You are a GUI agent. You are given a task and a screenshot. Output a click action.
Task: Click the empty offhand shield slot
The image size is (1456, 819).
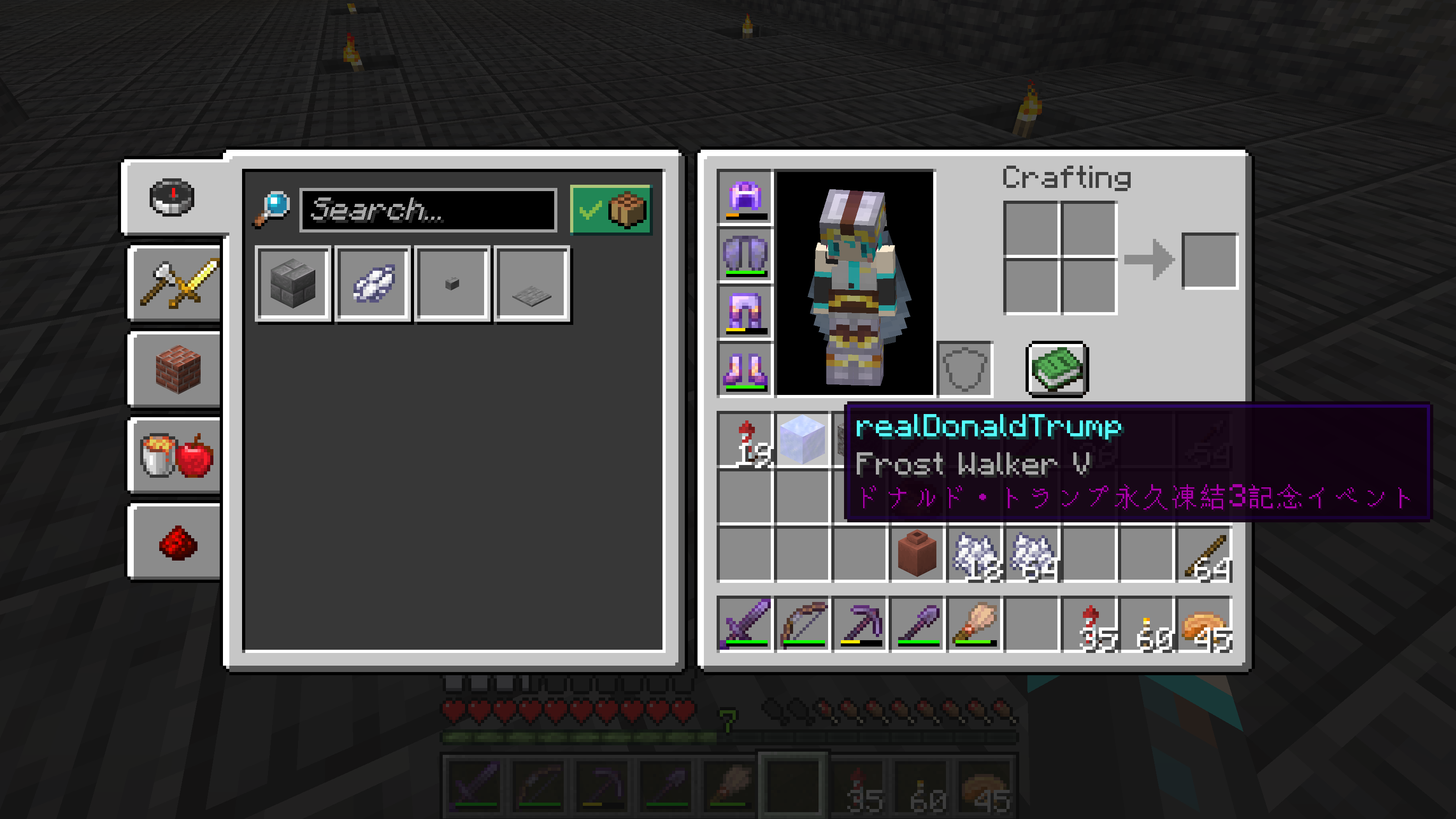(965, 369)
